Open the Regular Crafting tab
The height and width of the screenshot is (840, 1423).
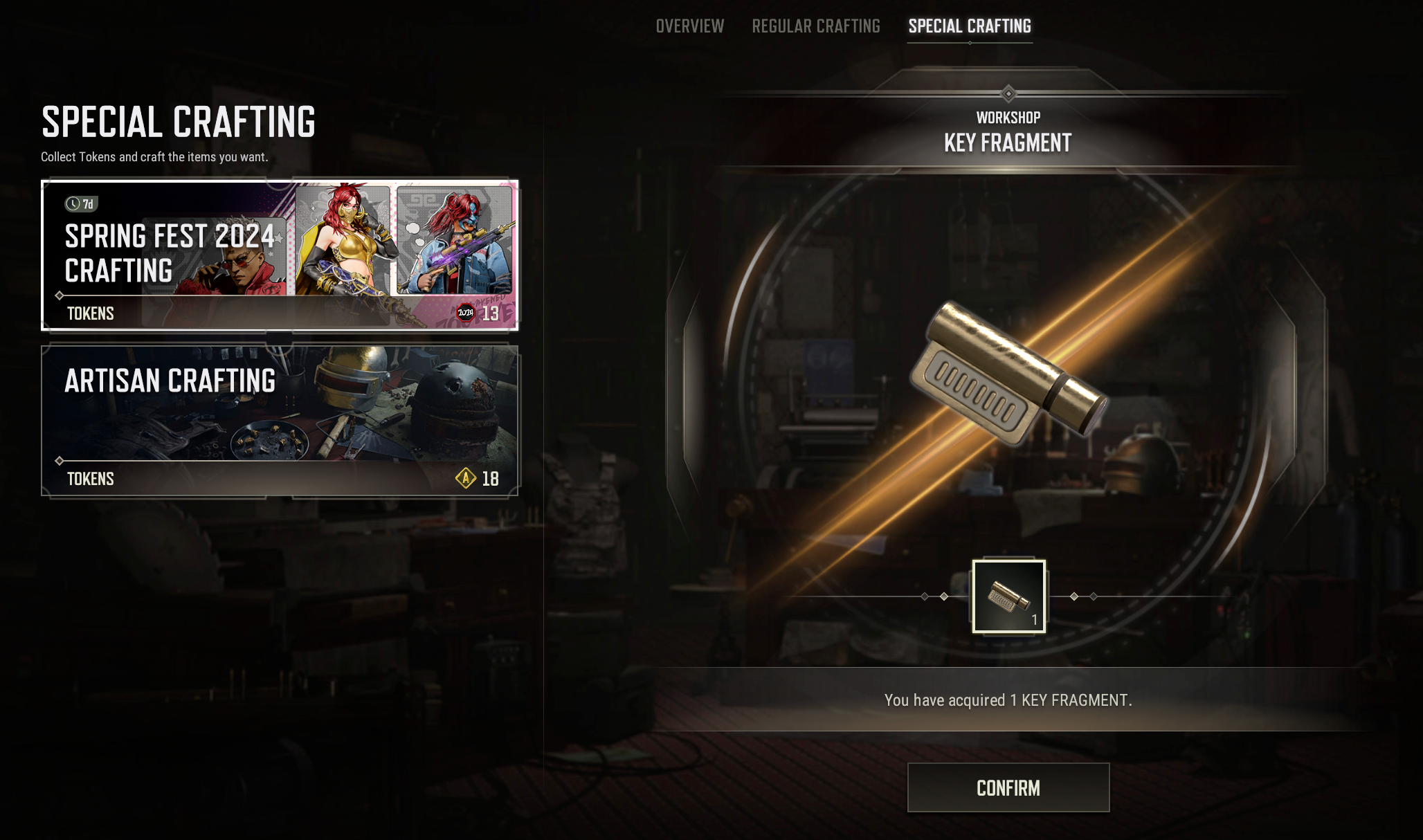tap(816, 26)
